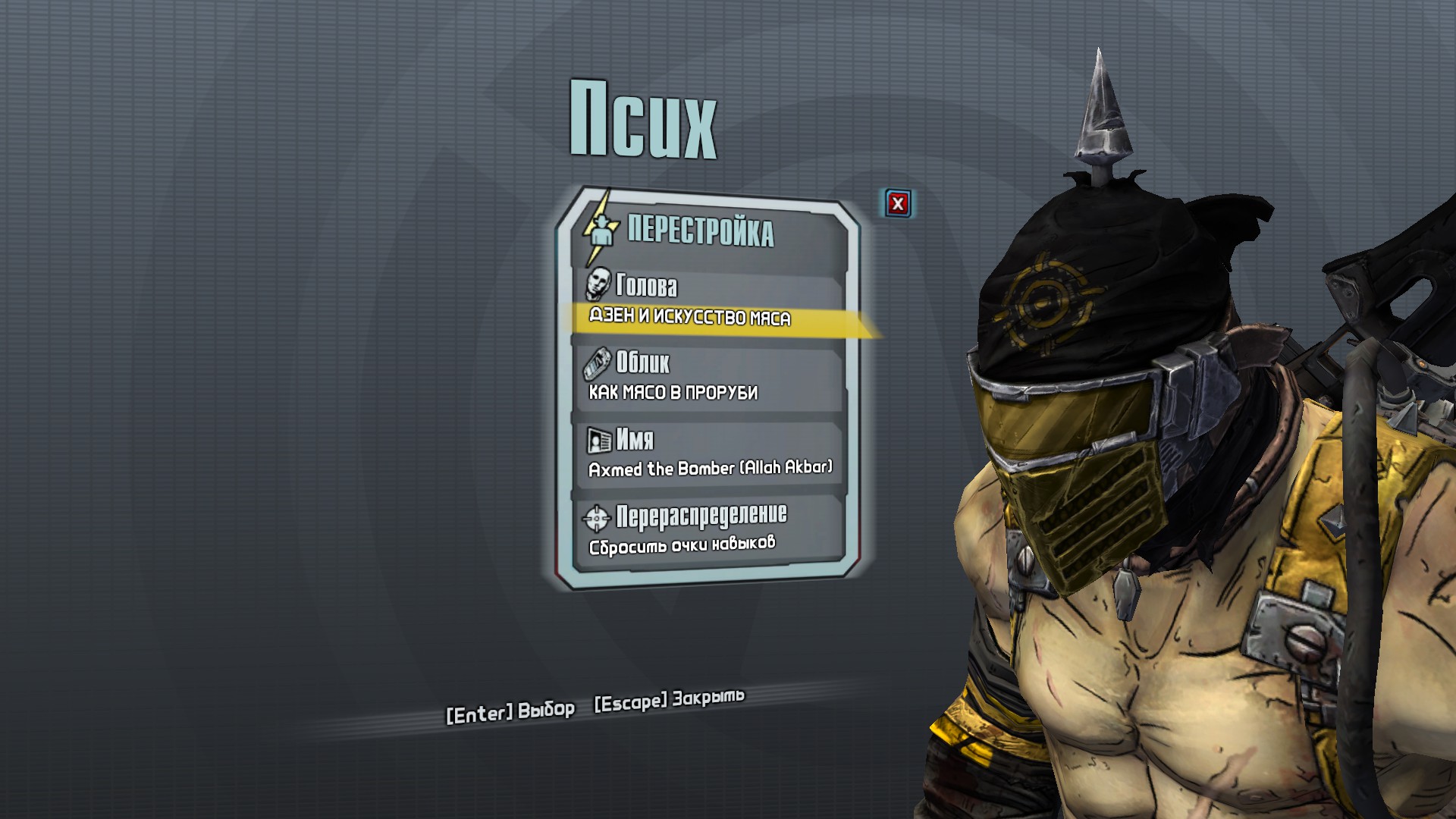Open the Облик skin option
The width and height of the screenshot is (1456, 819).
[709, 377]
